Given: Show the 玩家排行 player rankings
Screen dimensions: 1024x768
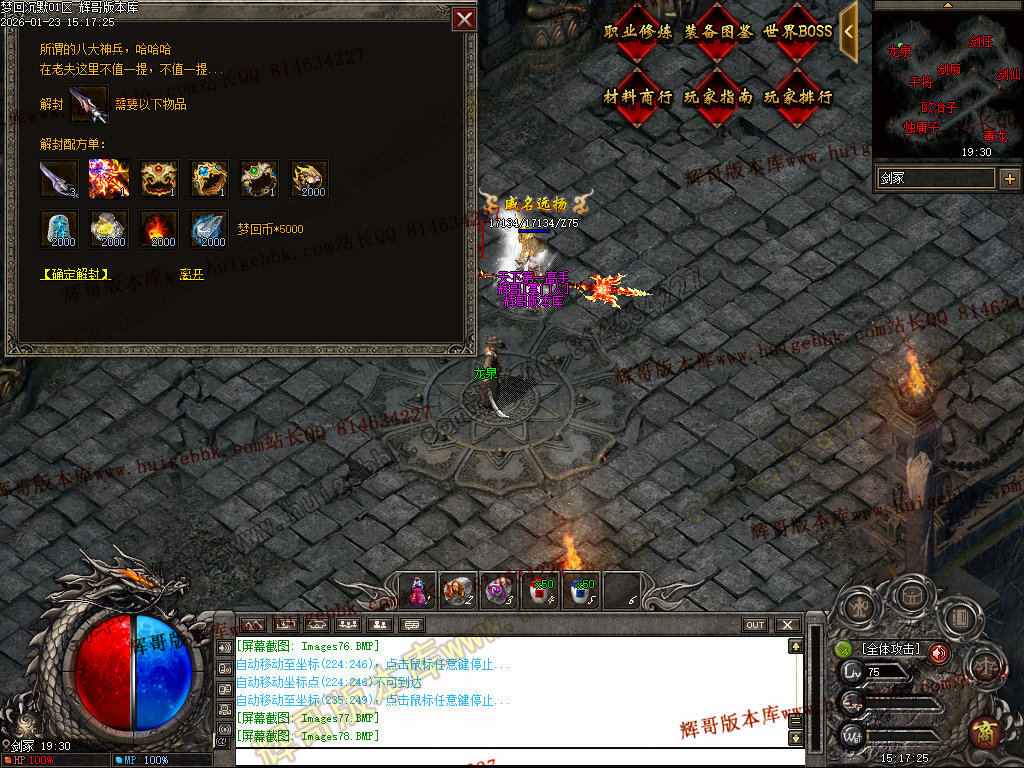Looking at the screenshot, I should [797, 97].
